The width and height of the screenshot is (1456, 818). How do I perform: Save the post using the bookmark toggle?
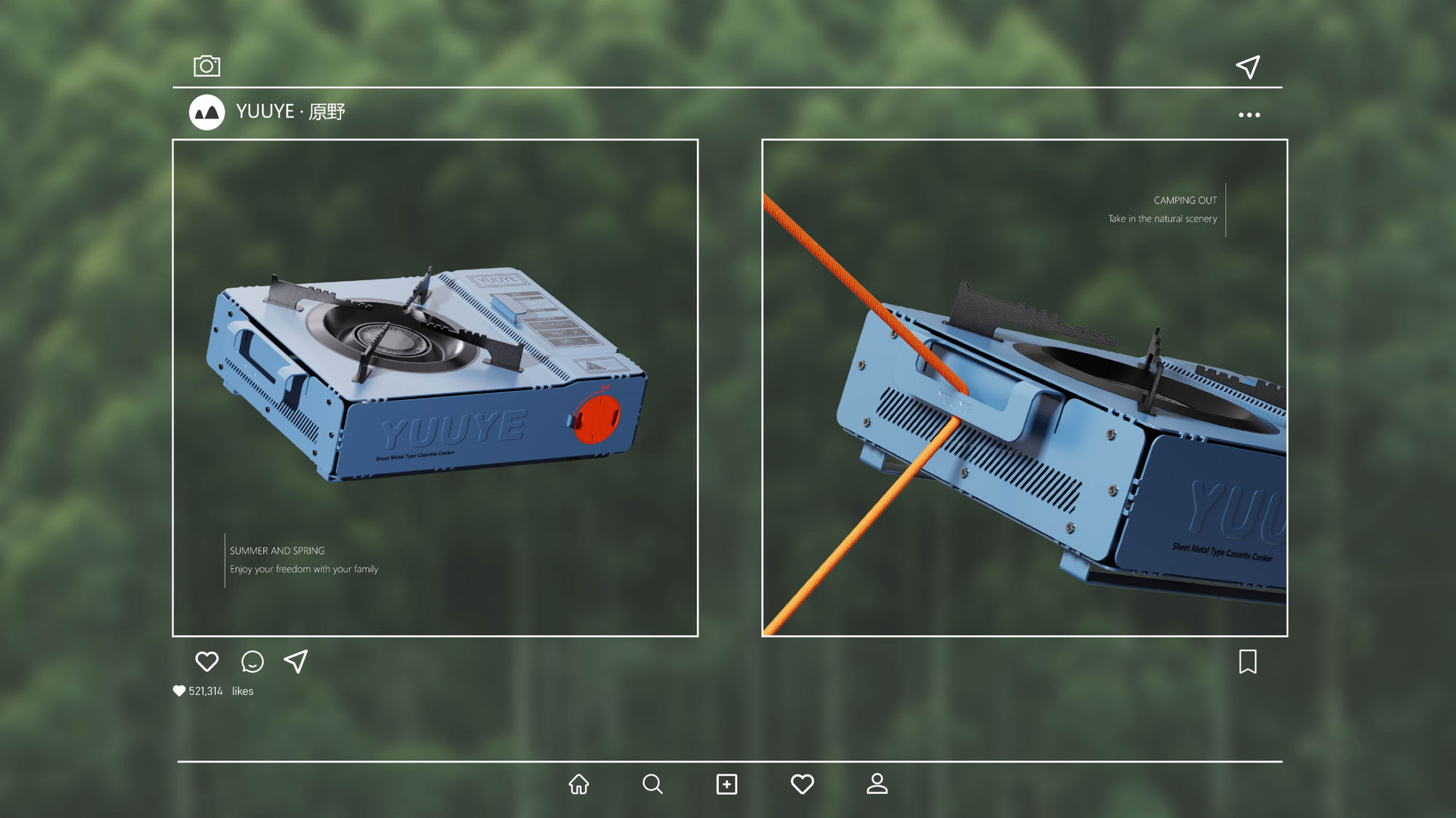(x=1248, y=662)
